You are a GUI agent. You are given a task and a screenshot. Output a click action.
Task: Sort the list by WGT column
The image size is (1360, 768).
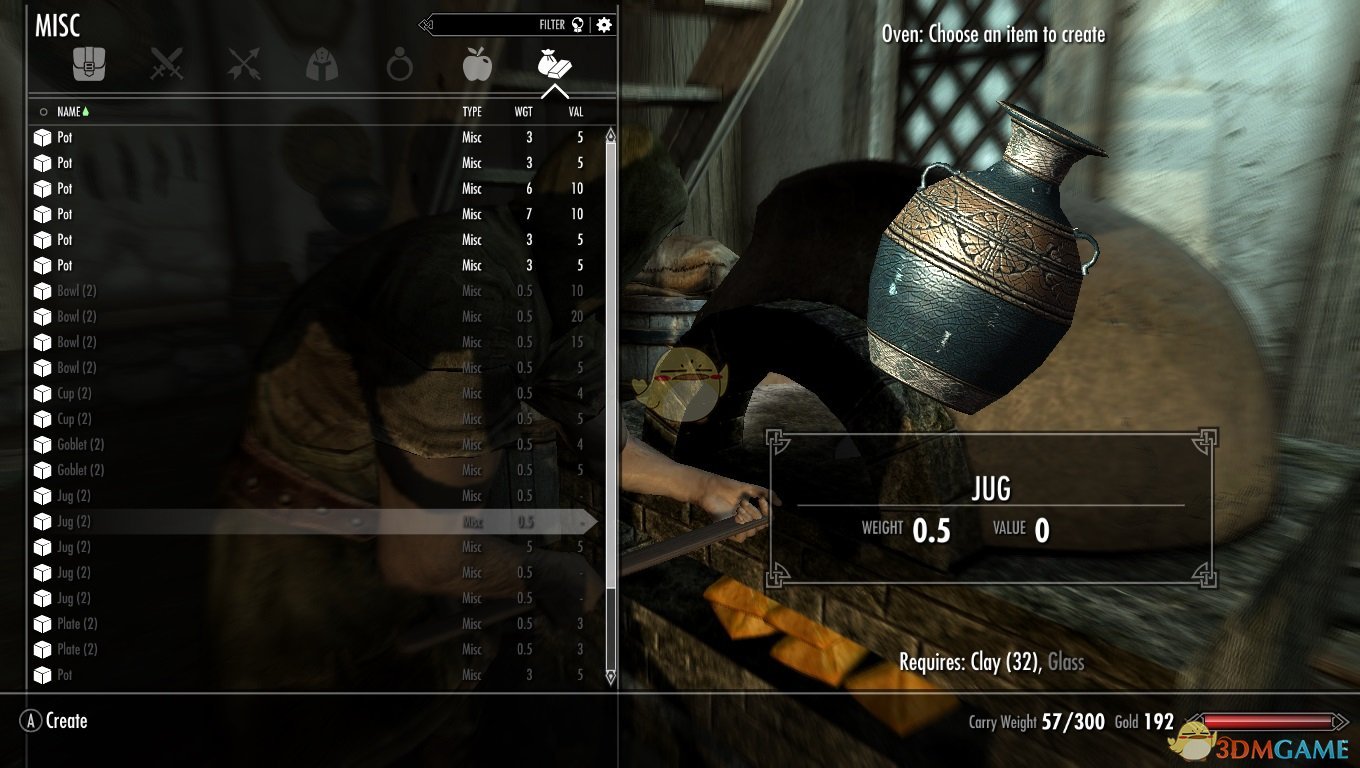(523, 111)
